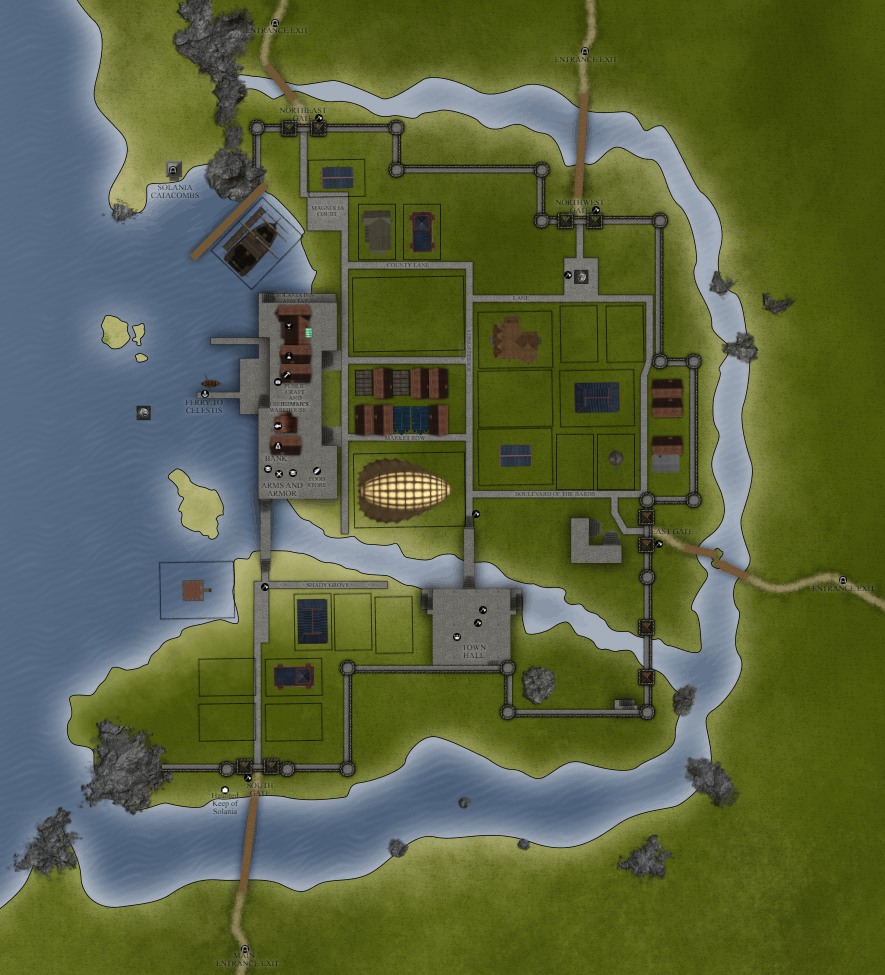Click the Haunted Keep of Solania marker

[223, 790]
